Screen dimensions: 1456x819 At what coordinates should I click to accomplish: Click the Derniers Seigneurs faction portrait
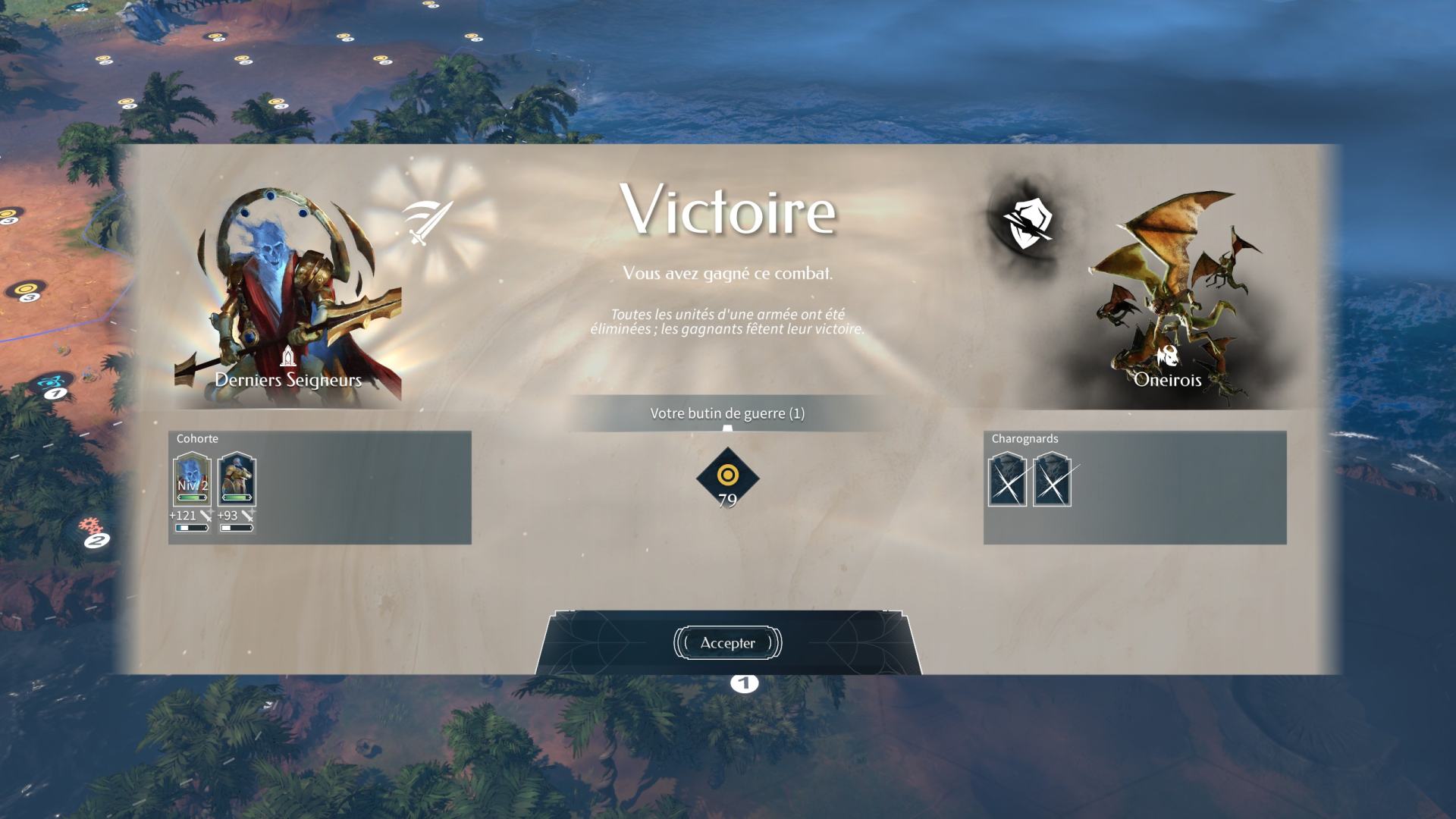click(288, 296)
